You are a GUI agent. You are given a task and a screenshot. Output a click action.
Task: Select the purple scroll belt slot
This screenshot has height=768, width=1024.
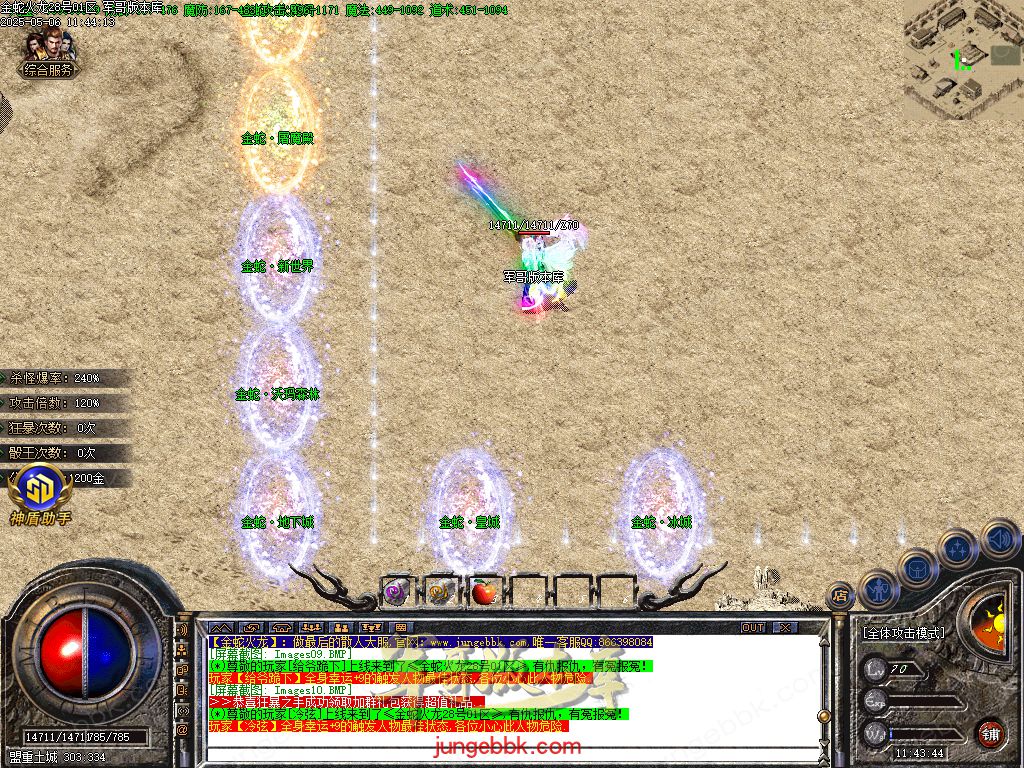coord(394,592)
